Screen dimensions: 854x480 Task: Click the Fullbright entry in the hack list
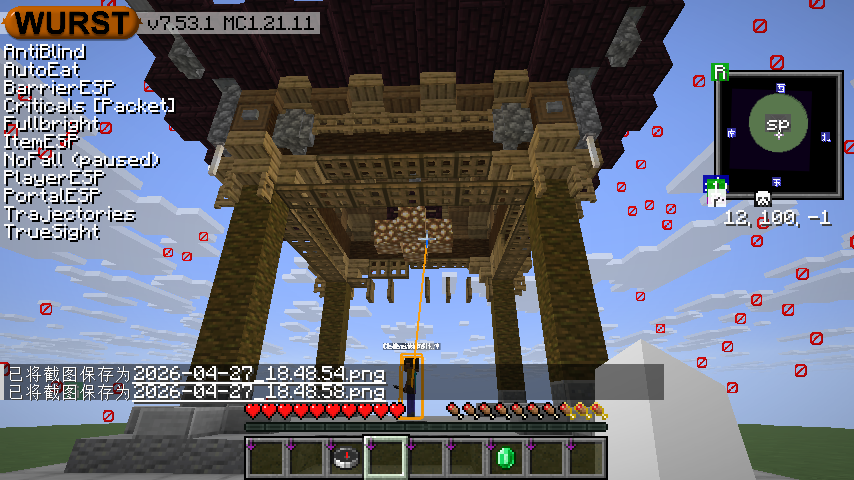(x=52, y=124)
